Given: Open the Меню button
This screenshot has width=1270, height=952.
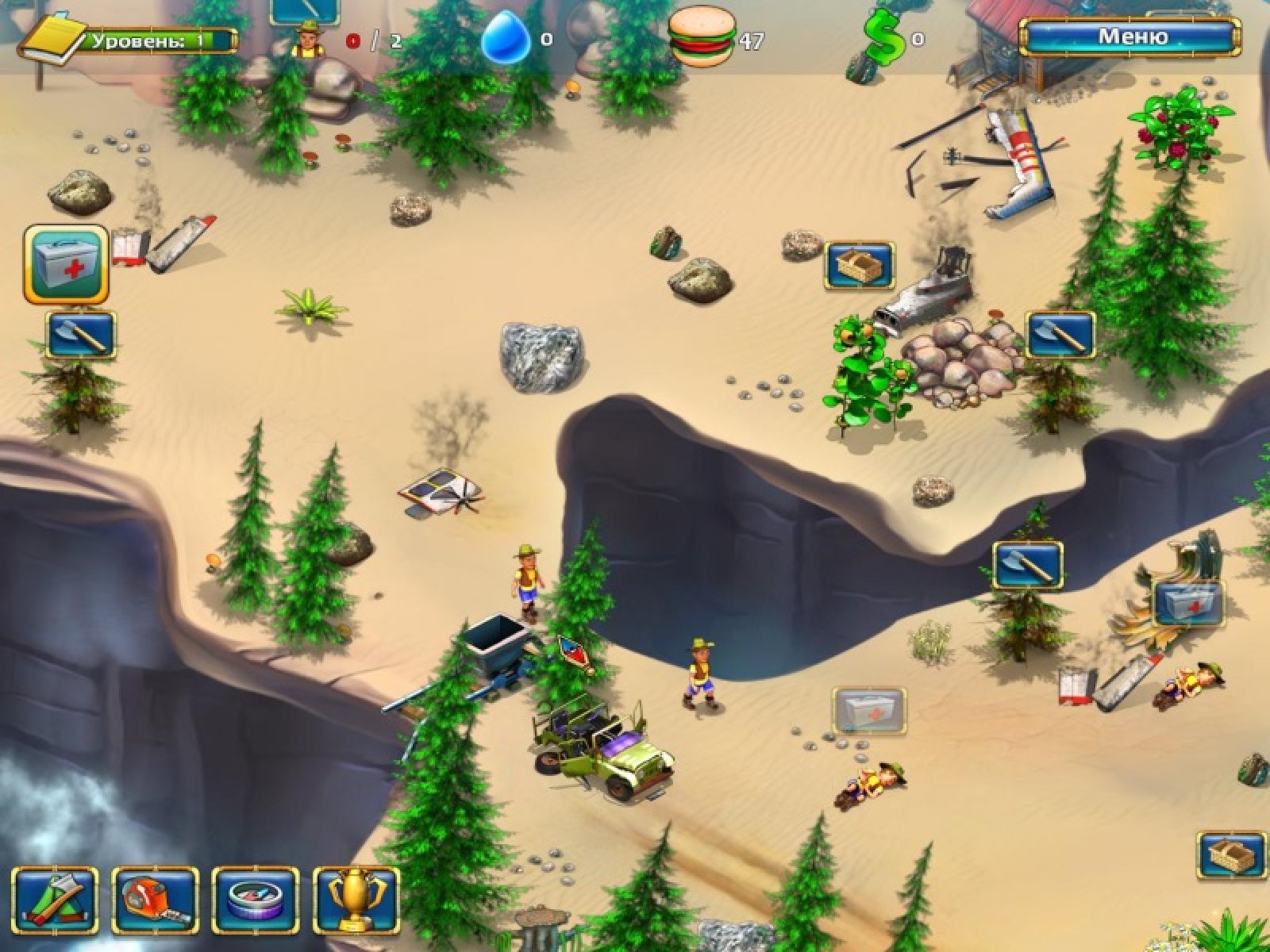Looking at the screenshot, I should click(x=1130, y=36).
